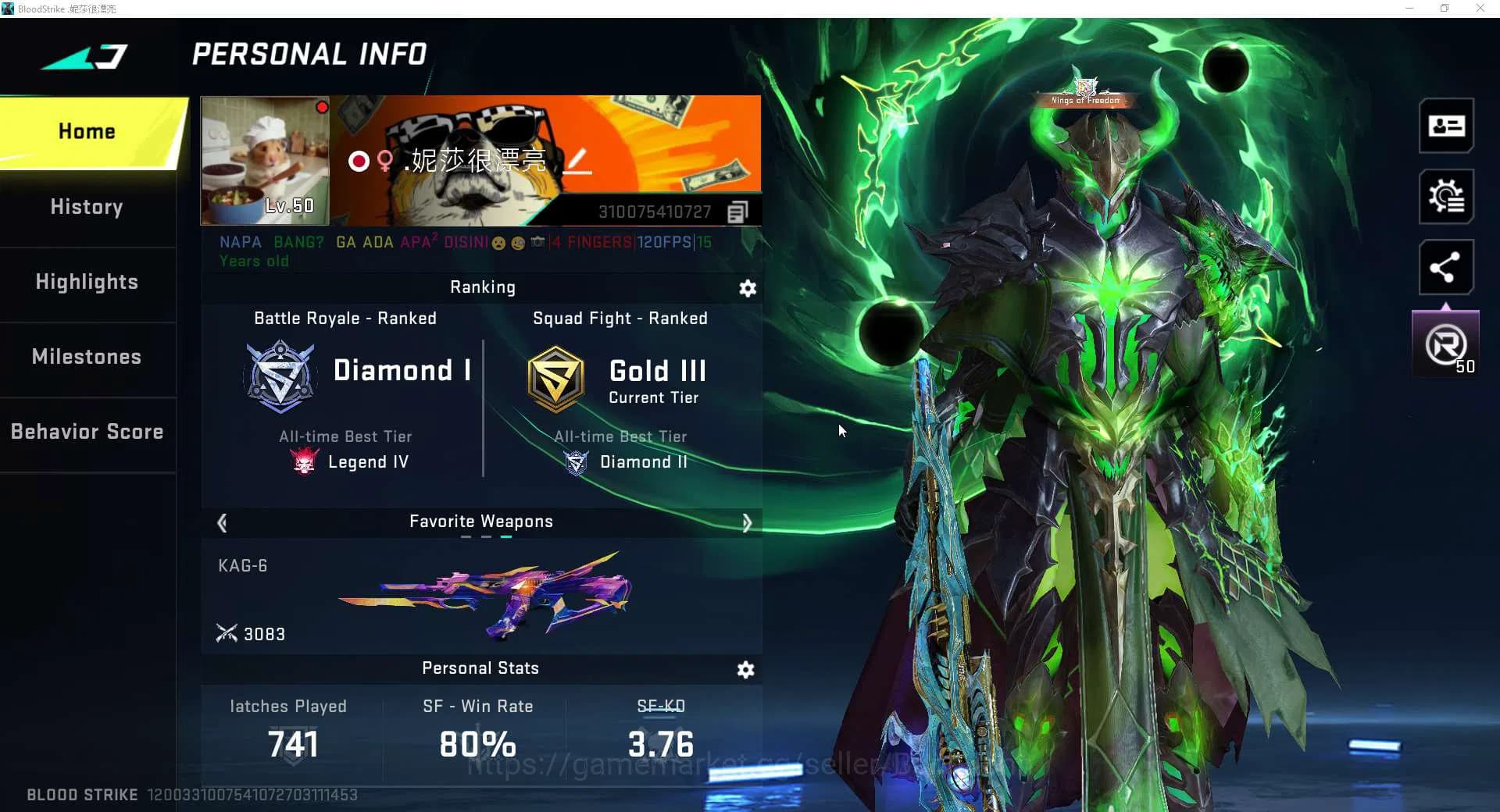
Task: Open the gear list settings button
Action: tap(1446, 196)
